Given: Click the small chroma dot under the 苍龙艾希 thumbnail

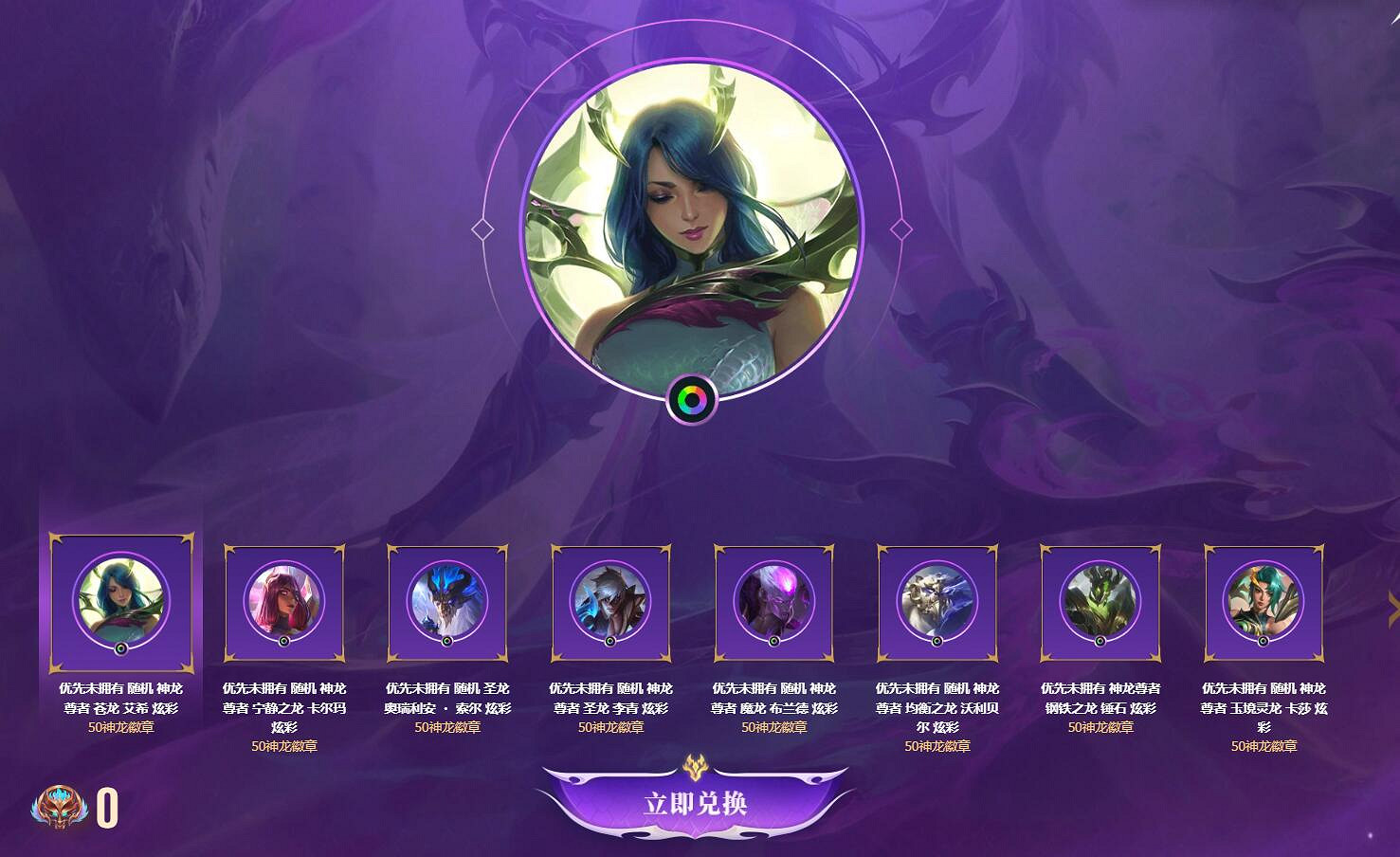Looking at the screenshot, I should pyautogui.click(x=121, y=650).
